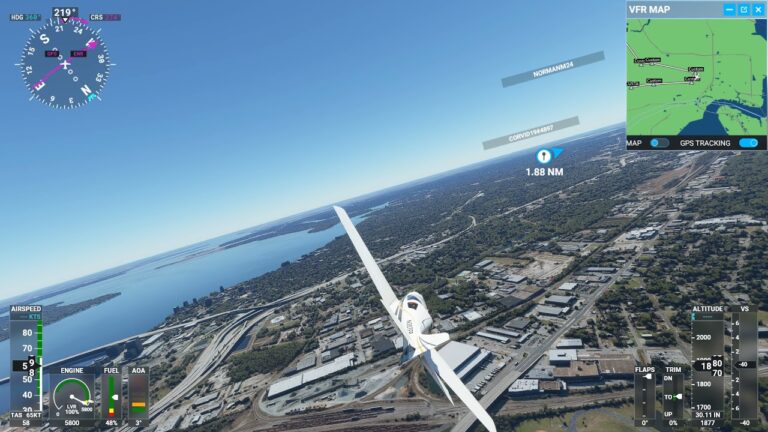This screenshot has height=432, width=768.
Task: Toggle the Map switch in VFR Map
Action: point(659,143)
